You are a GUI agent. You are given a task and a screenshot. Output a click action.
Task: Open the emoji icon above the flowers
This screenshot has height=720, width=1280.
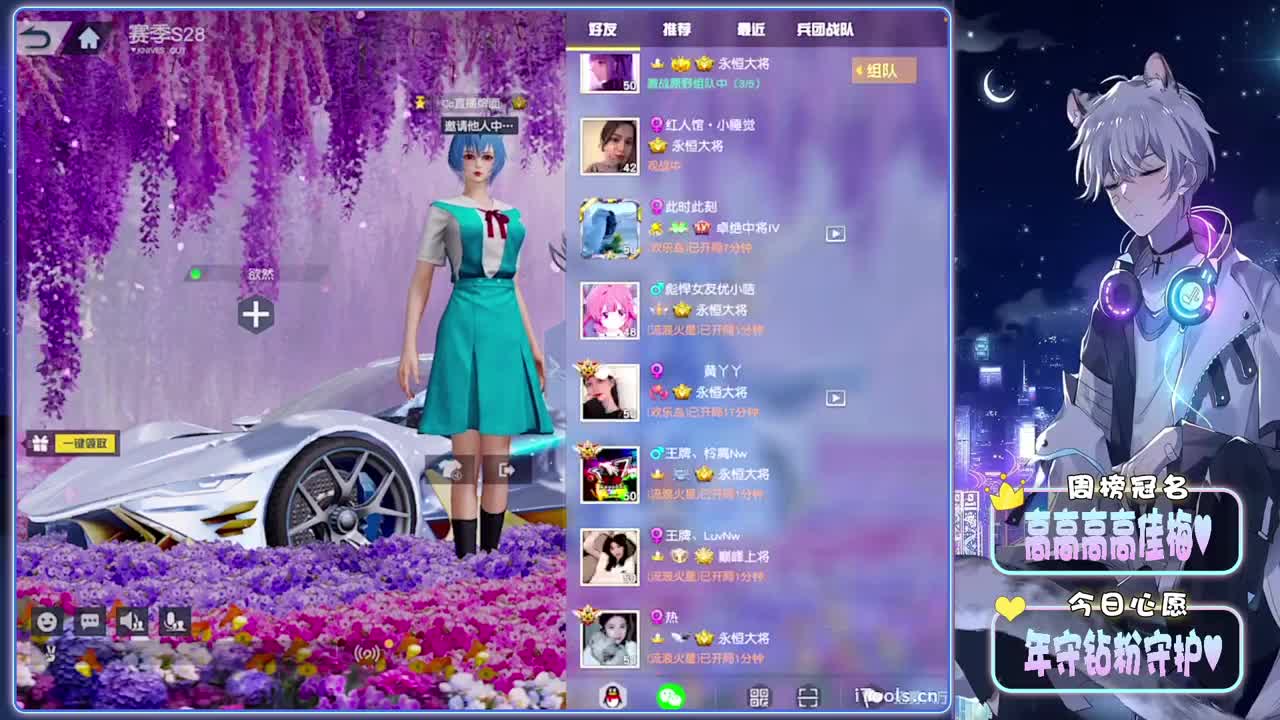point(48,620)
